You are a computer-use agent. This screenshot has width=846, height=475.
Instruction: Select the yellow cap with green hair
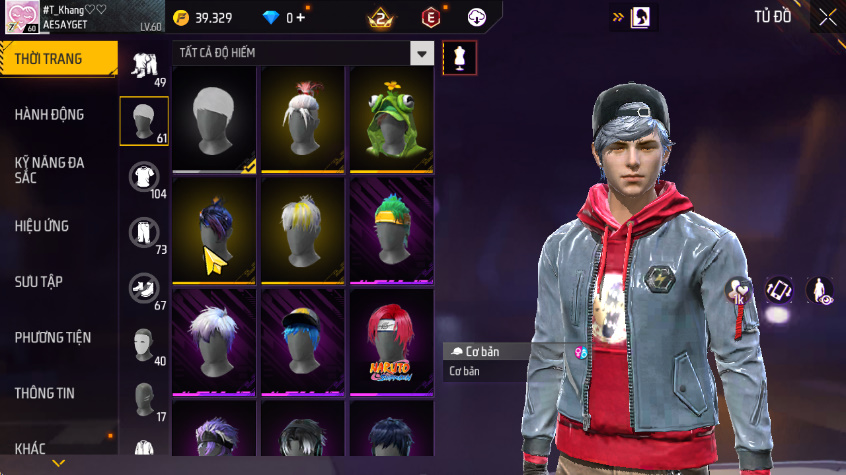pyautogui.click(x=391, y=232)
